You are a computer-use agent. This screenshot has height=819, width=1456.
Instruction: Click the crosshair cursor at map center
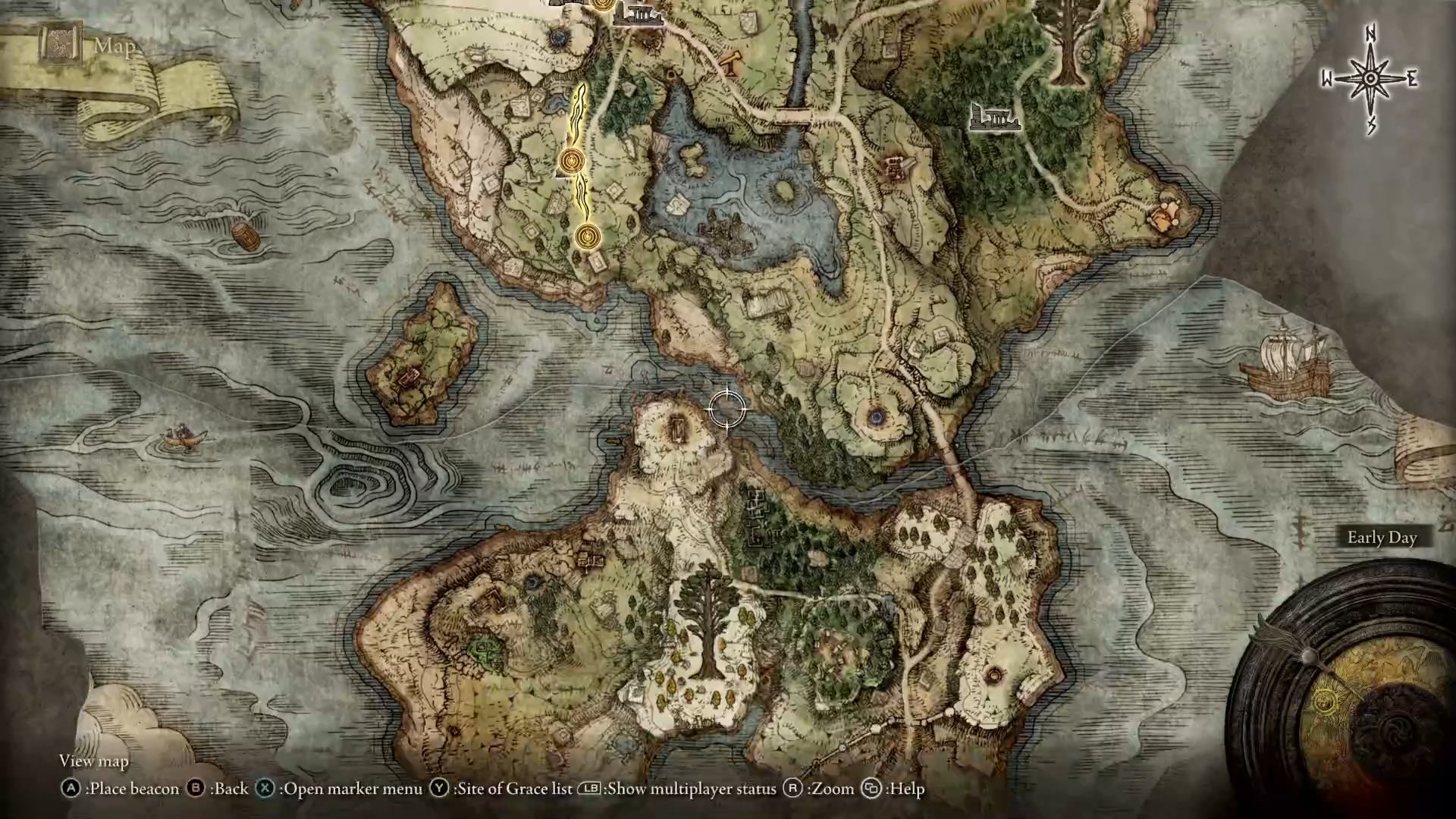coord(726,409)
